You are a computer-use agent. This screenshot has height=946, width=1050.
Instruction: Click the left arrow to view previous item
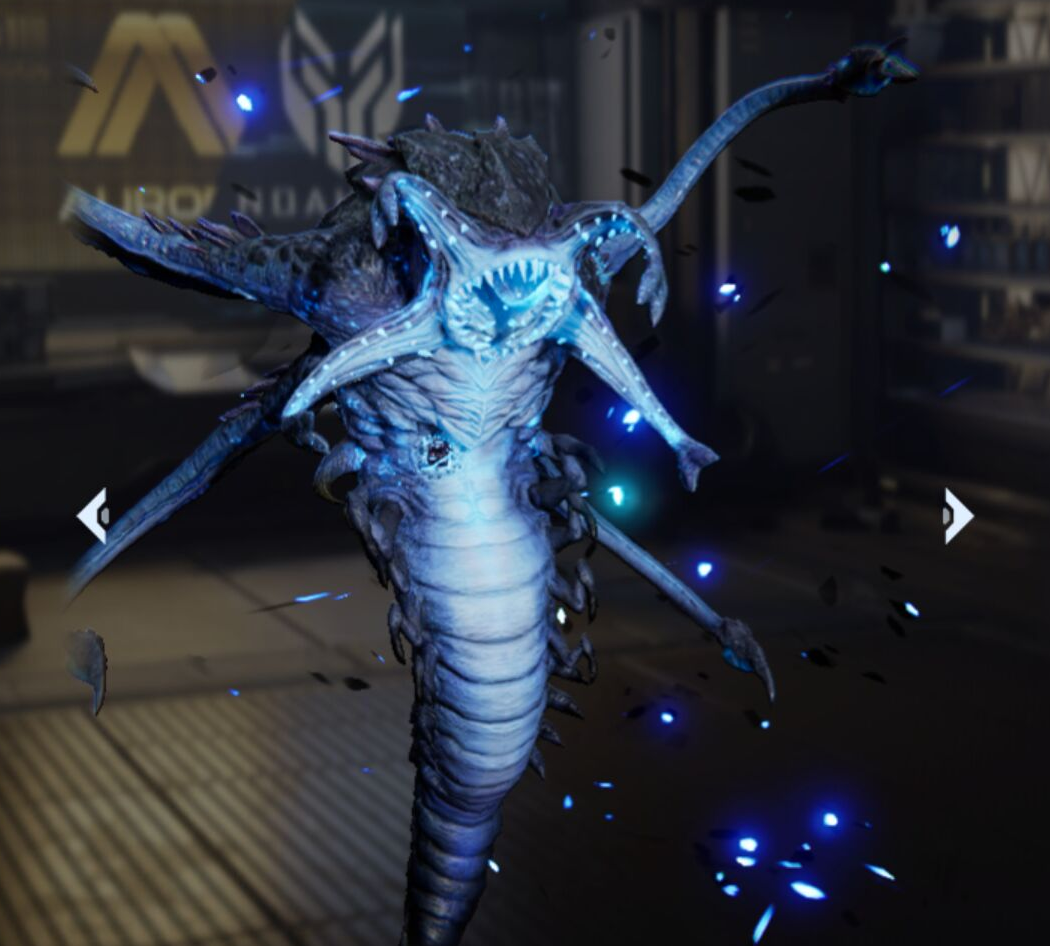(x=93, y=515)
